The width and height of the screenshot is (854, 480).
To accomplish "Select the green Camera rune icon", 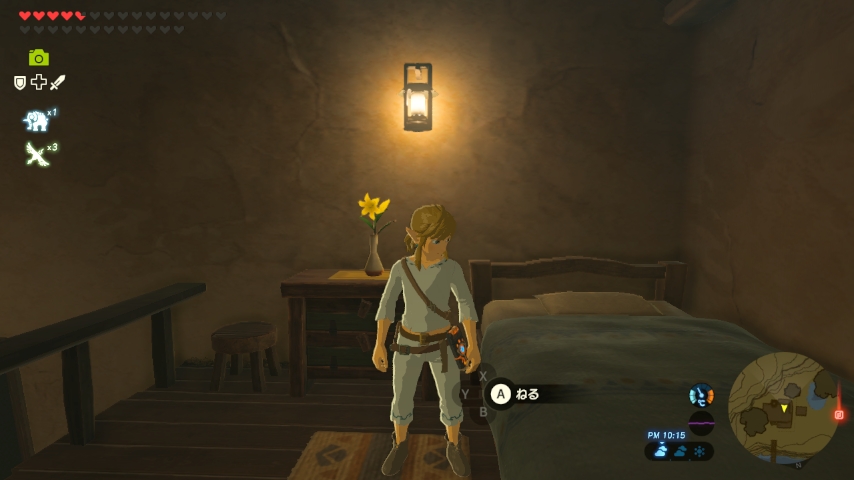I will 39,58.
